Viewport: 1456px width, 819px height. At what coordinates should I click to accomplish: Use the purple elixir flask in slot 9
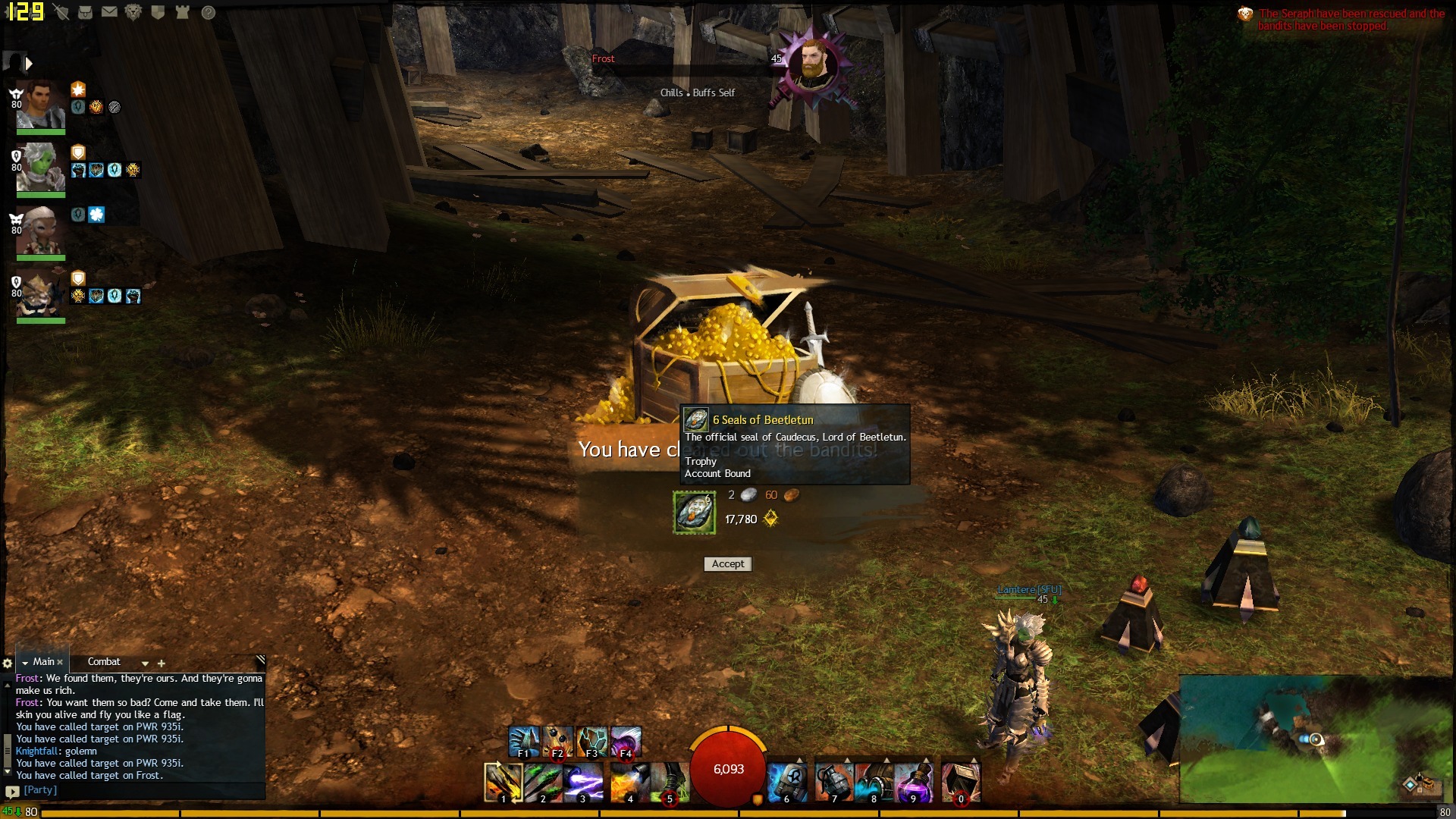point(912,782)
